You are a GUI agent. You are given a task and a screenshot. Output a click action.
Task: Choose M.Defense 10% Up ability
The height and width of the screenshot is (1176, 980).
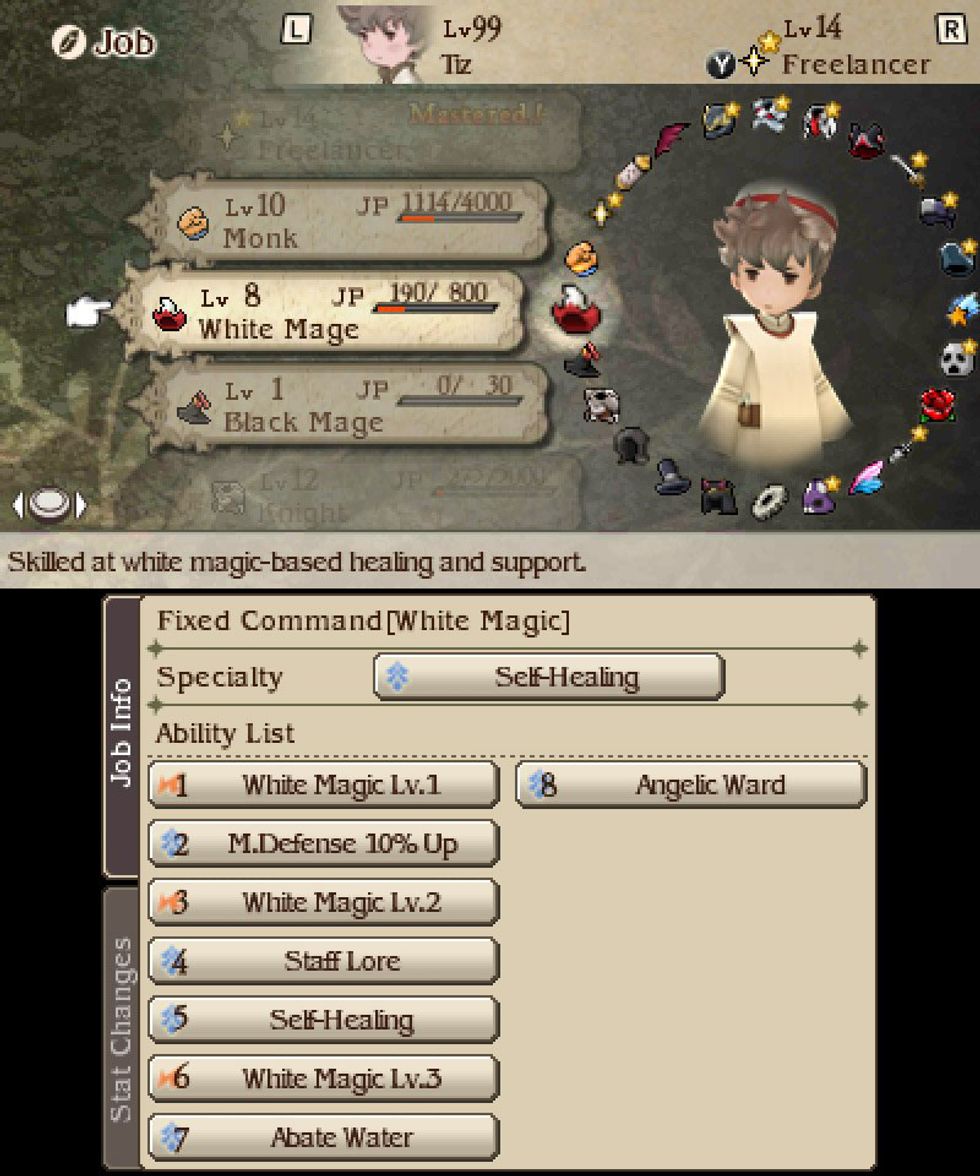tap(323, 844)
